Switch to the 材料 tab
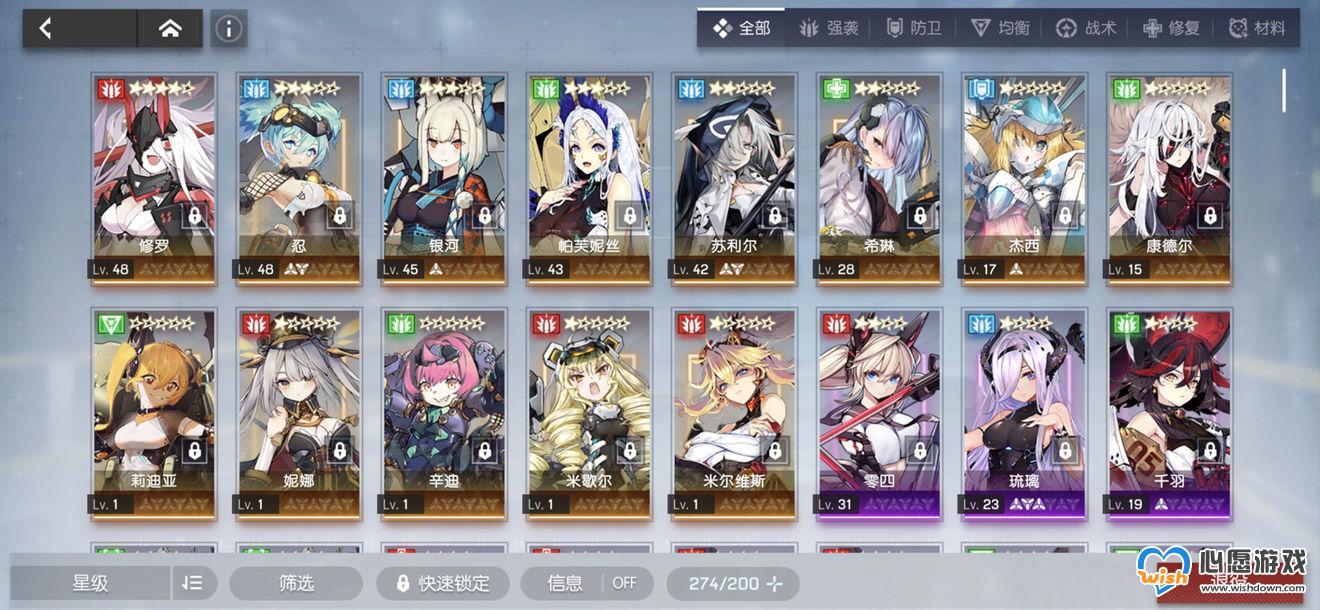 1257,28
